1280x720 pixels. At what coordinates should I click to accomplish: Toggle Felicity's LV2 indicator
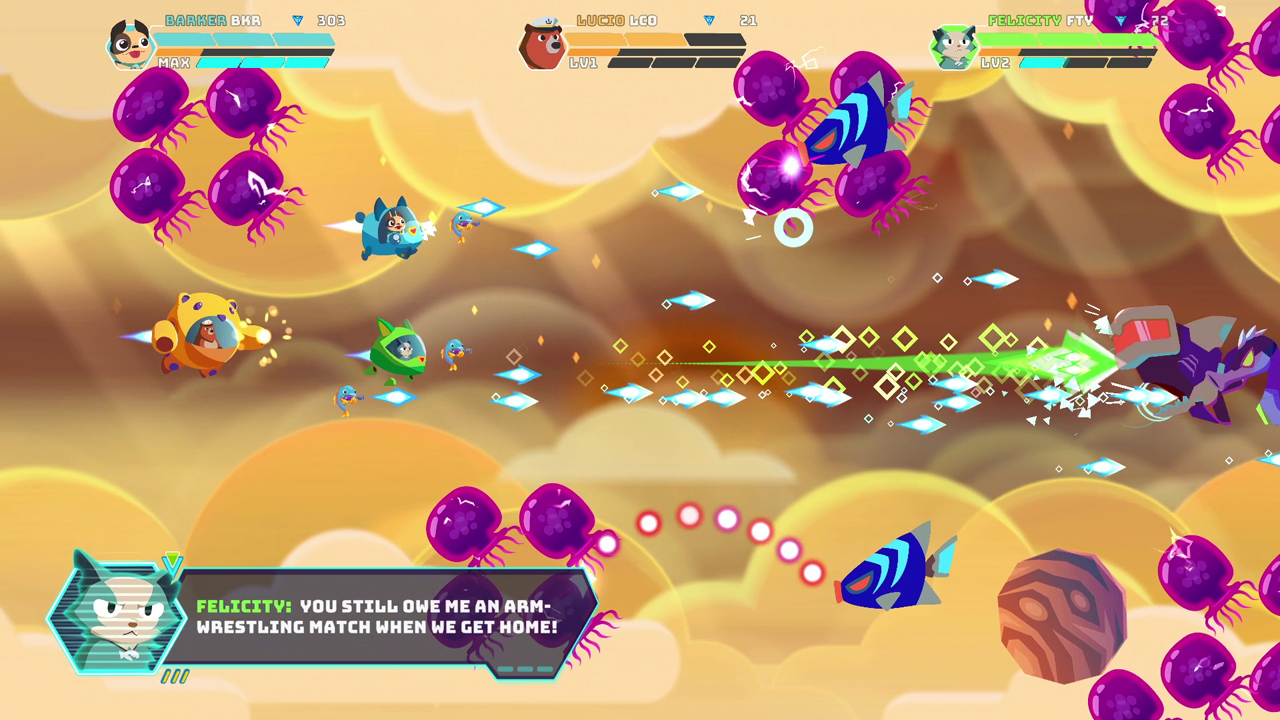coord(994,60)
